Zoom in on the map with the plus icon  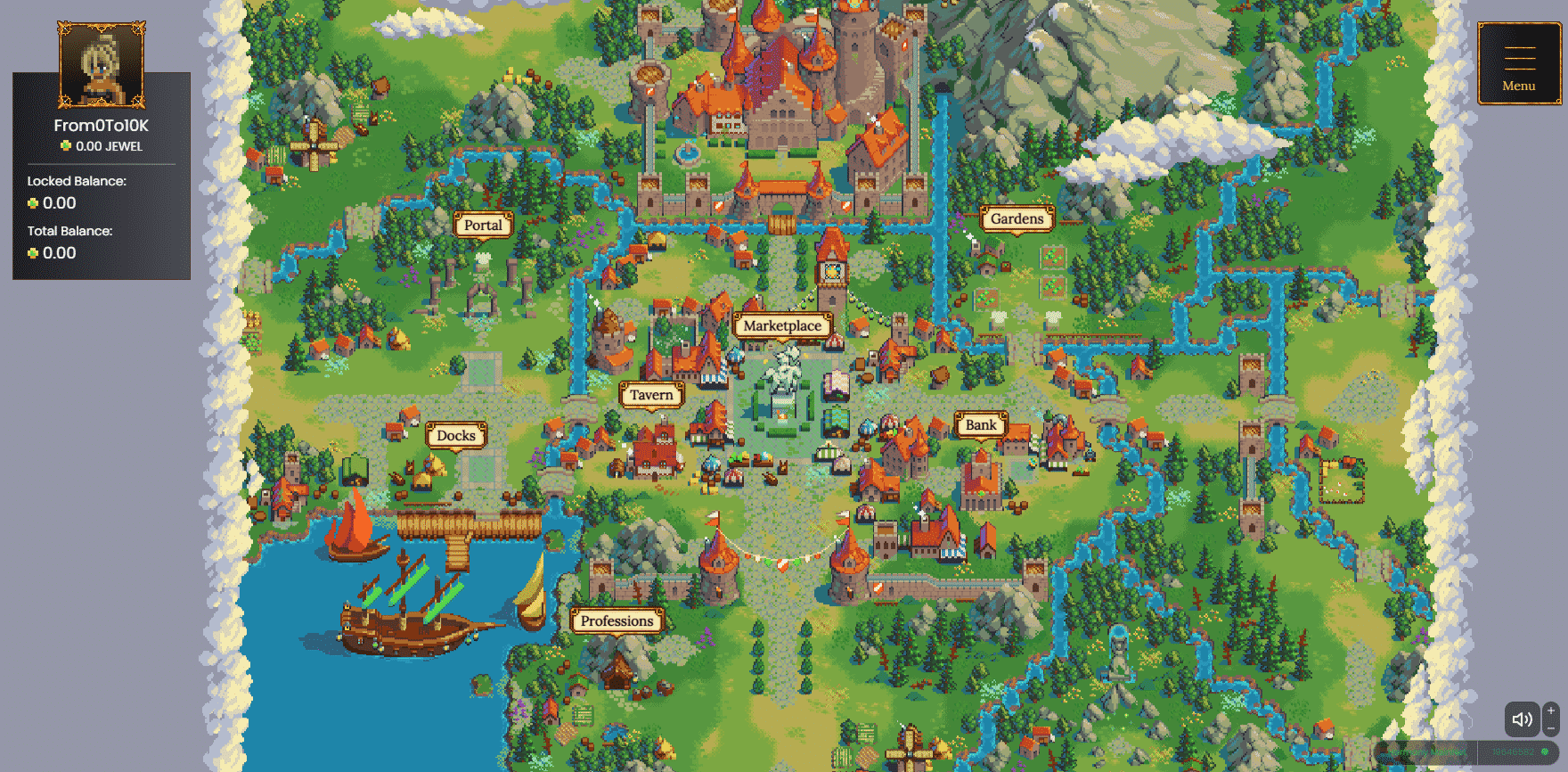1551,711
